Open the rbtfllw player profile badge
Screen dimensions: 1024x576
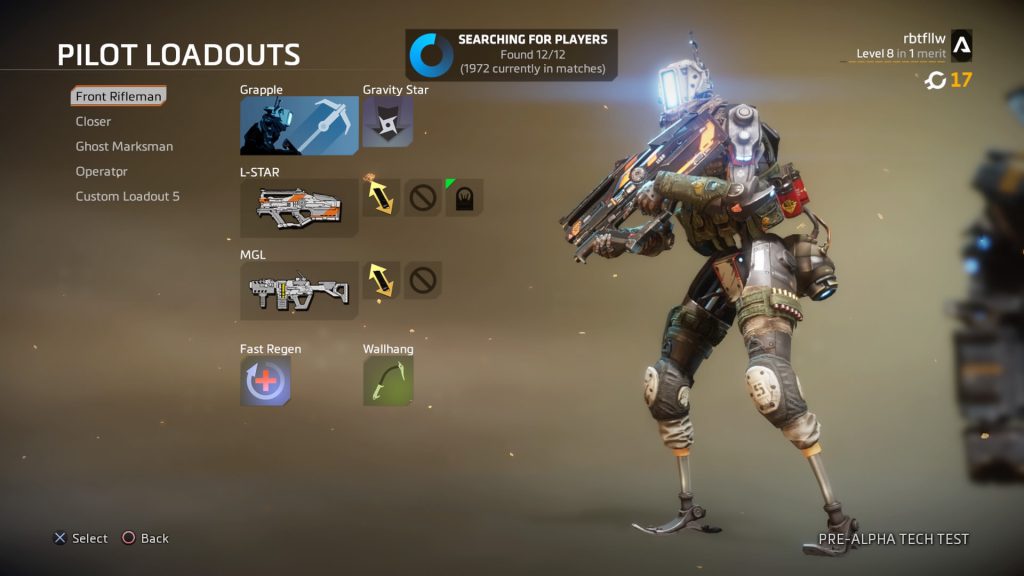[x=960, y=45]
